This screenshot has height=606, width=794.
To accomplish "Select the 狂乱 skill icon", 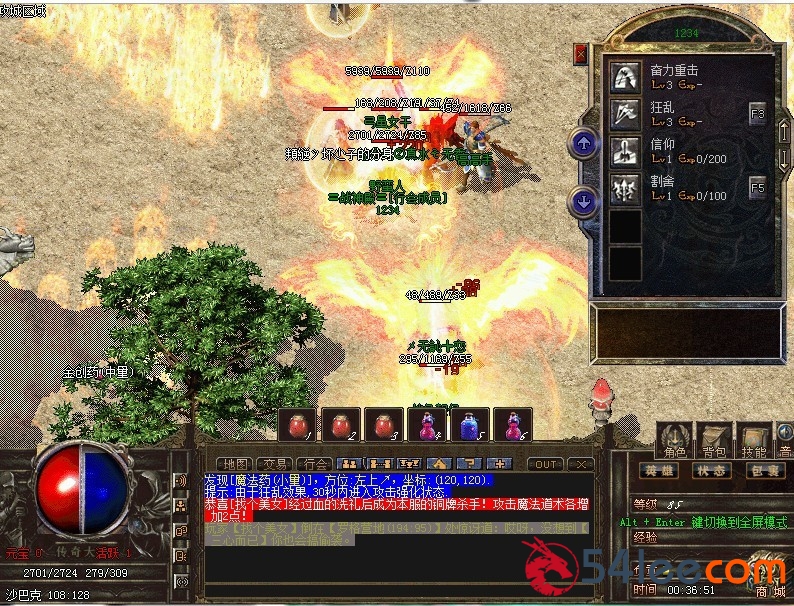I will pos(627,113).
